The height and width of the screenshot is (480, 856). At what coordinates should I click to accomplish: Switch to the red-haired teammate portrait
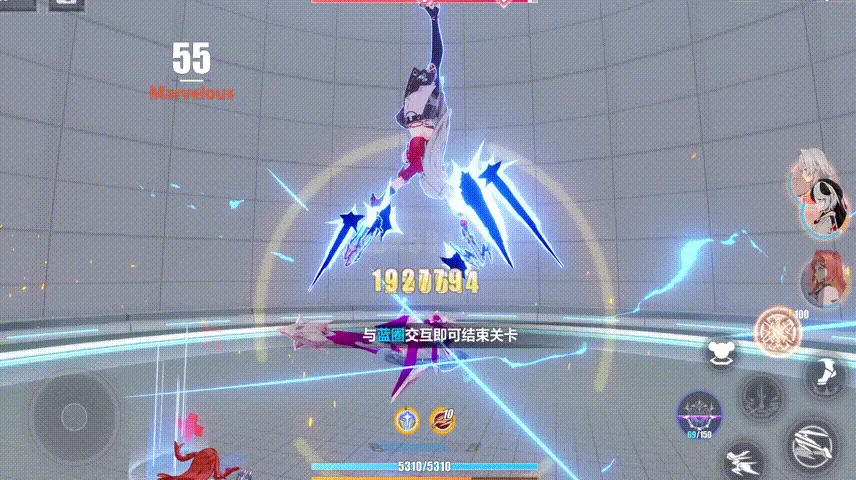[x=822, y=277]
